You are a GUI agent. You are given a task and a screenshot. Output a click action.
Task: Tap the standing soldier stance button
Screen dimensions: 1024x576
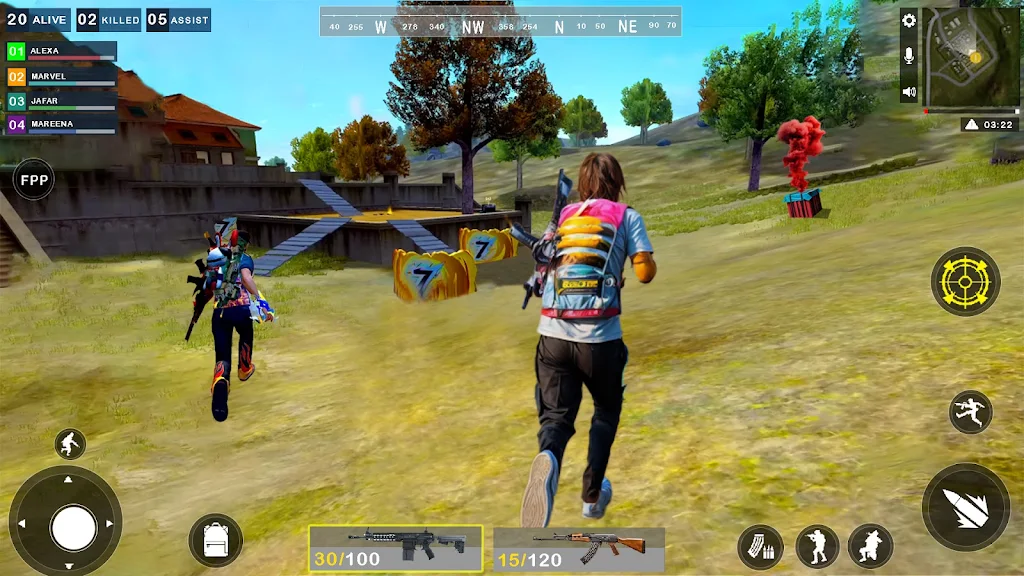(x=816, y=546)
